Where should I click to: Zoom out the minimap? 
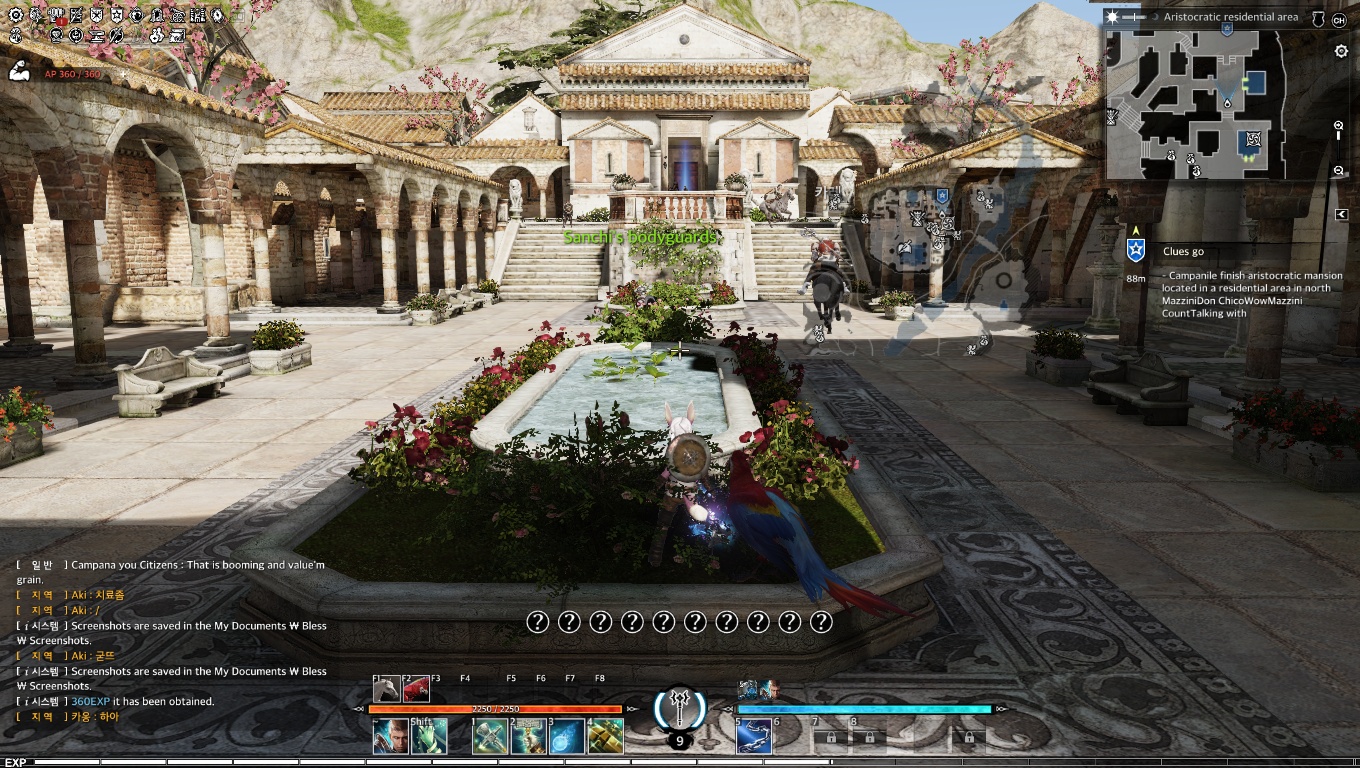pos(1339,171)
